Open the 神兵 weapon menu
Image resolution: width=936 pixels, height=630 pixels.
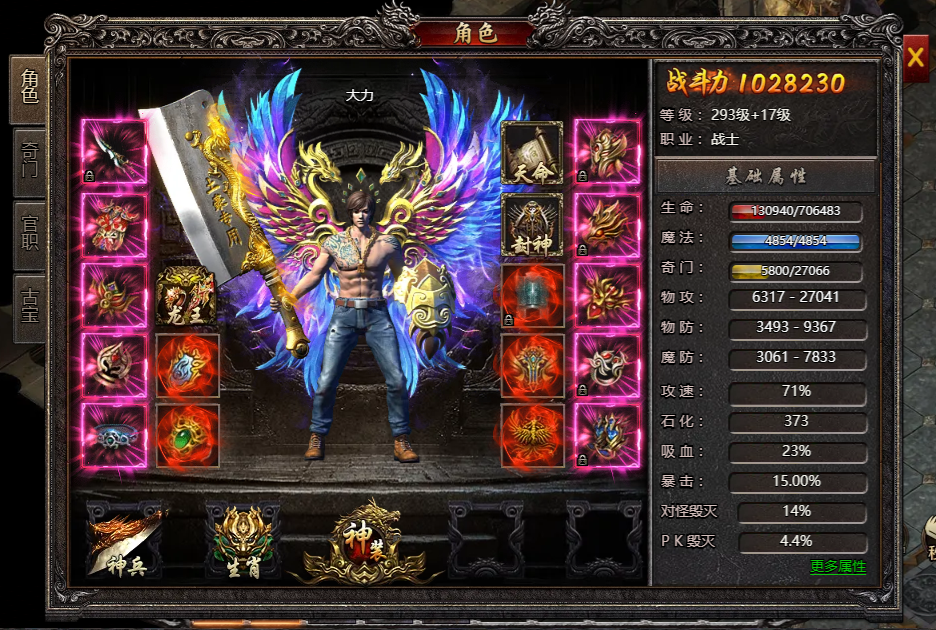[124, 541]
